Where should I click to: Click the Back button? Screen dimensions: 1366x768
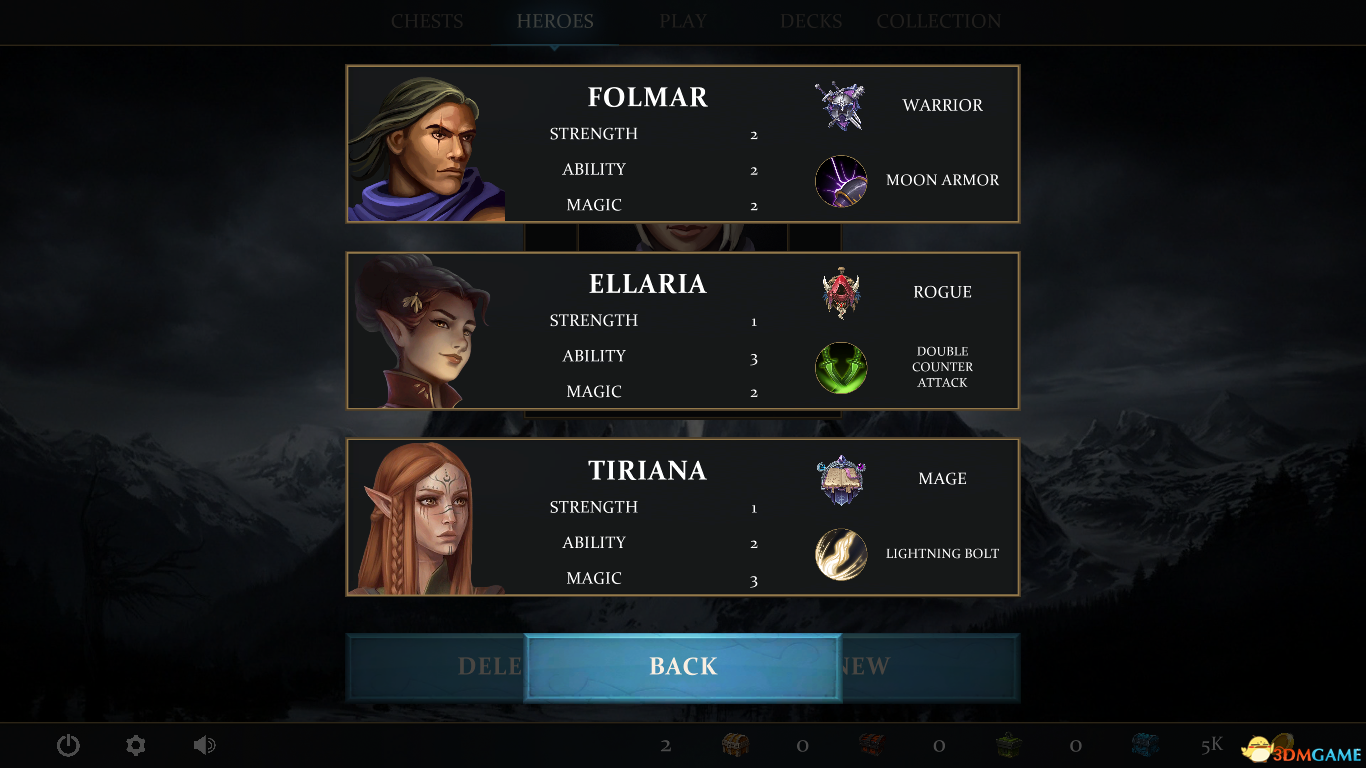tap(683, 667)
